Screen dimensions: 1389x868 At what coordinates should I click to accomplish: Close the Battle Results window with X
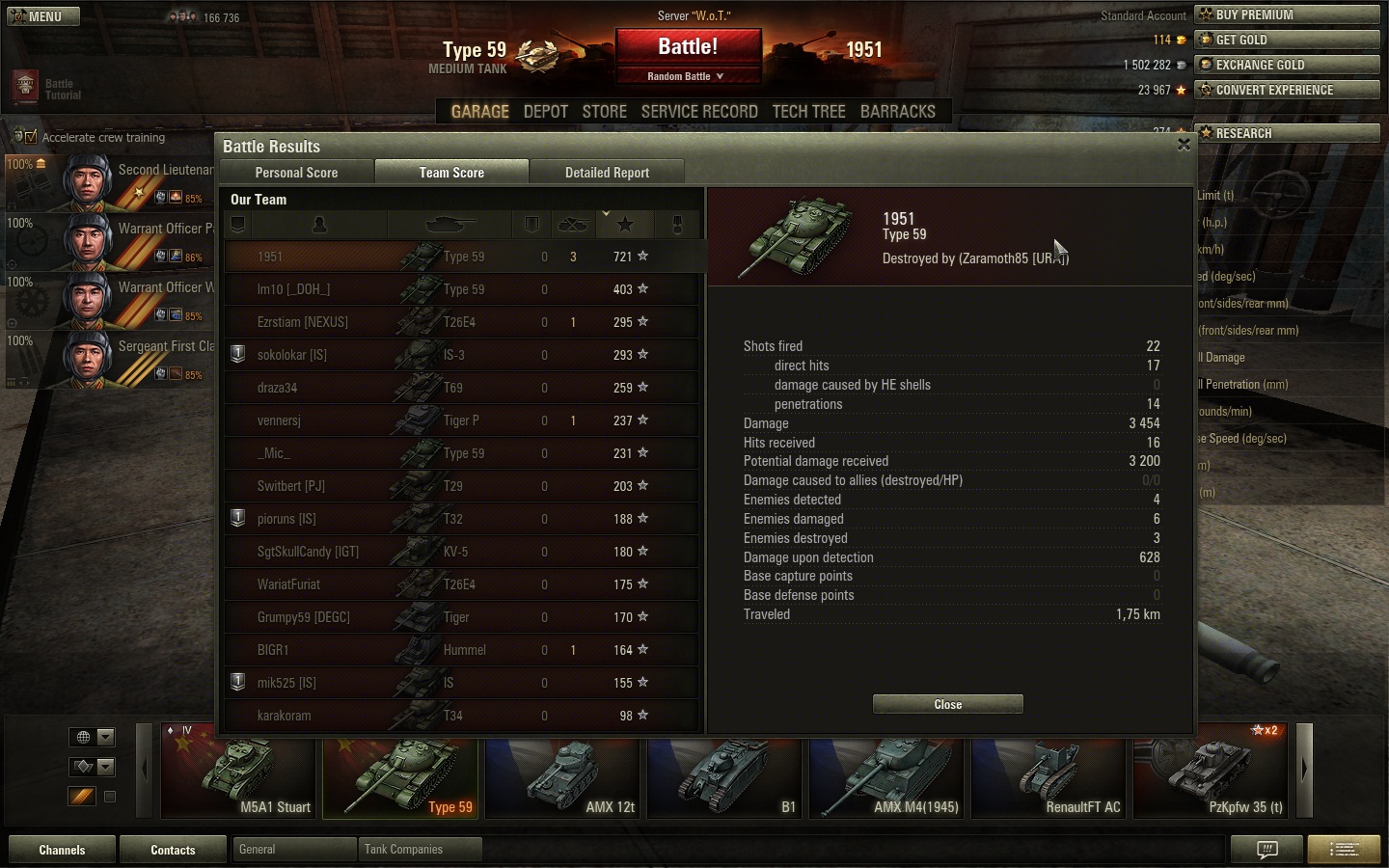coord(1184,145)
